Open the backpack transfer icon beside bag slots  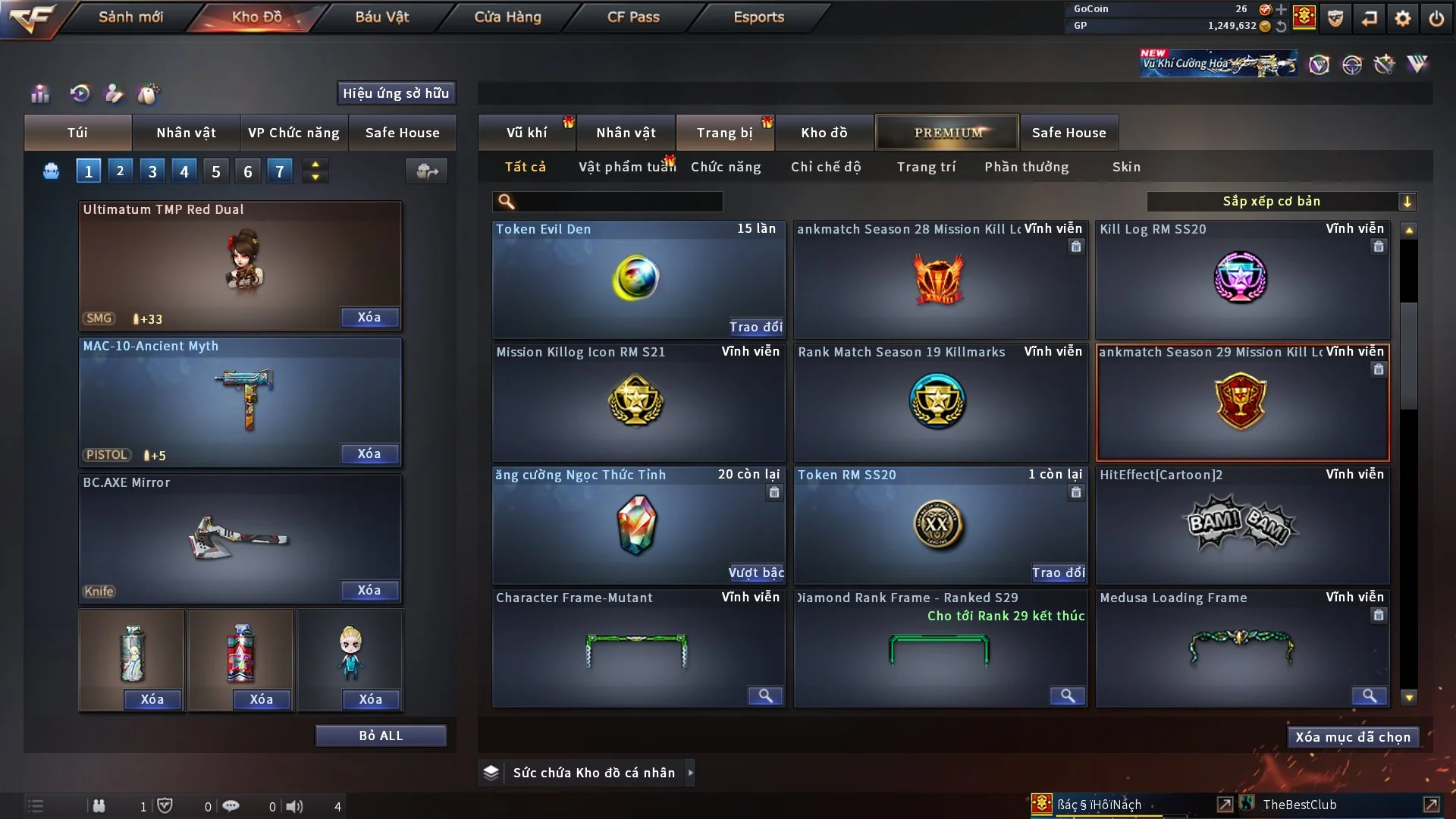pos(427,172)
